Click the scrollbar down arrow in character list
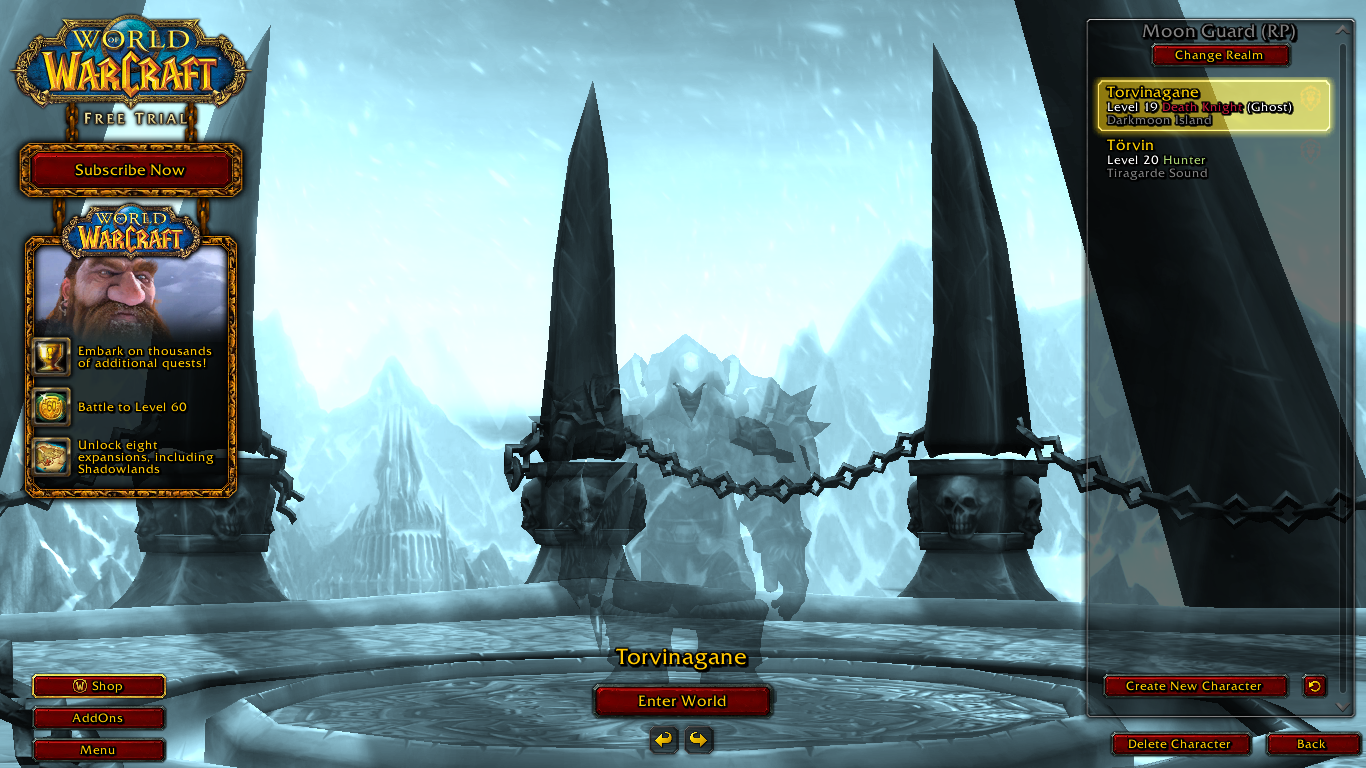The image size is (1366, 768). [1343, 706]
